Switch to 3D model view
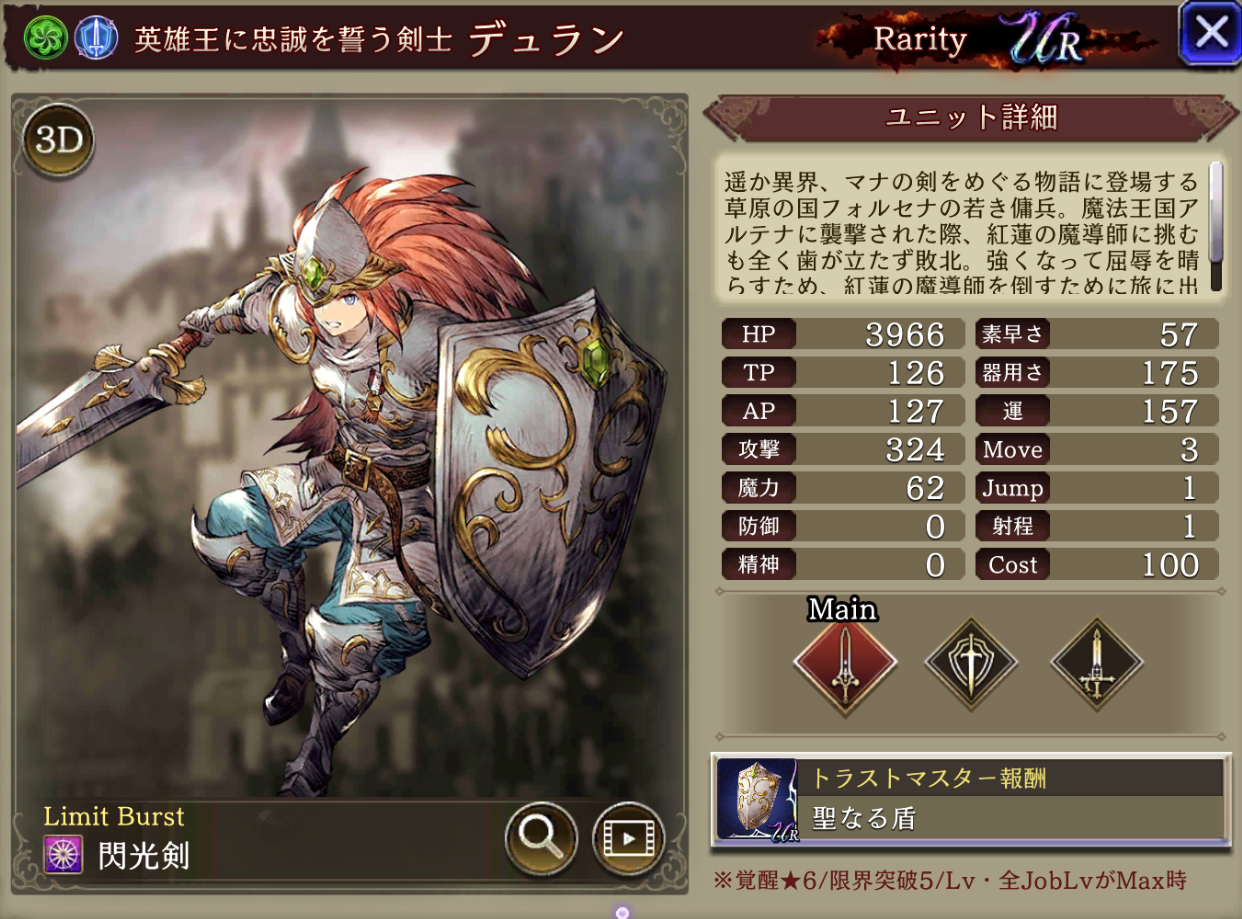This screenshot has height=919, width=1242. (x=58, y=141)
